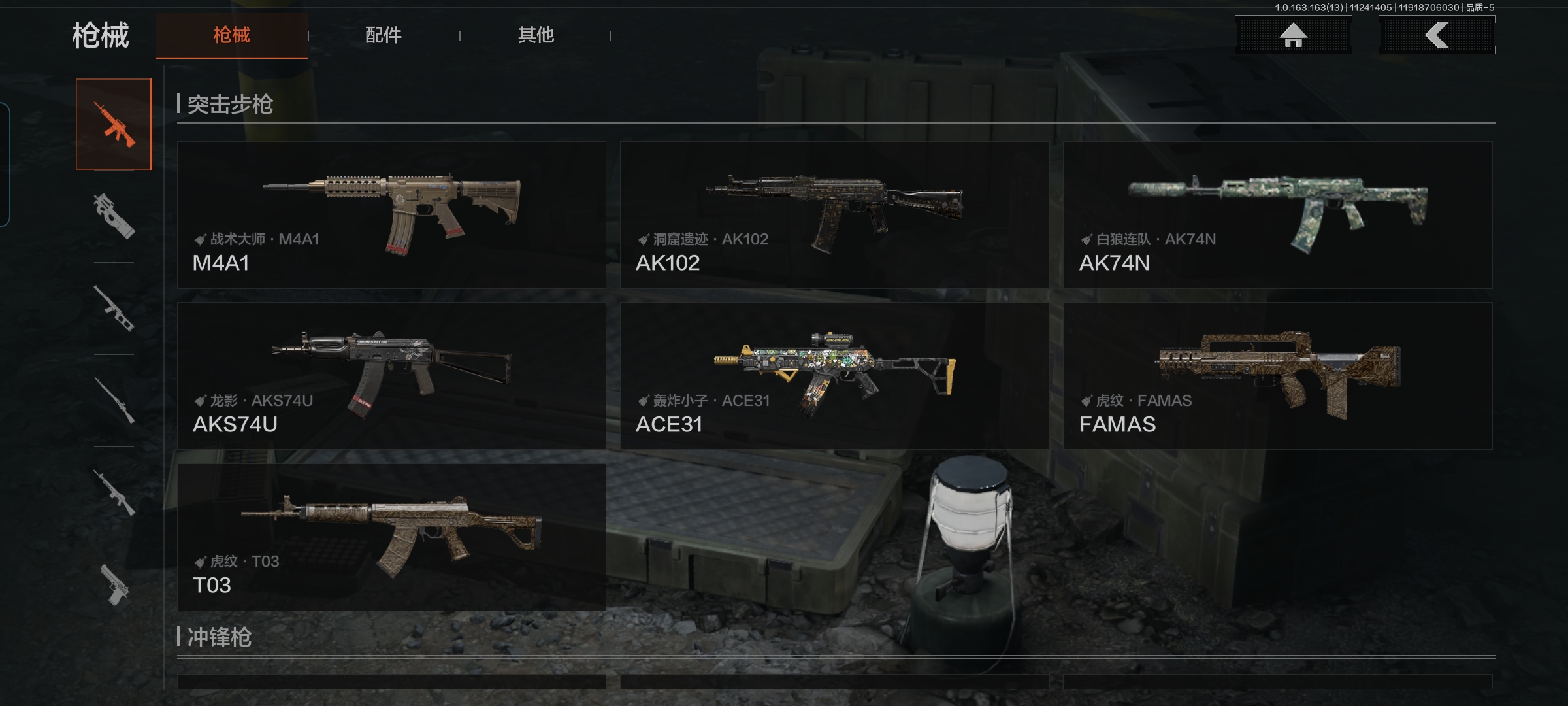Choose the M4A1 weapon card
Screen dimensions: 1568x706
click(391, 215)
